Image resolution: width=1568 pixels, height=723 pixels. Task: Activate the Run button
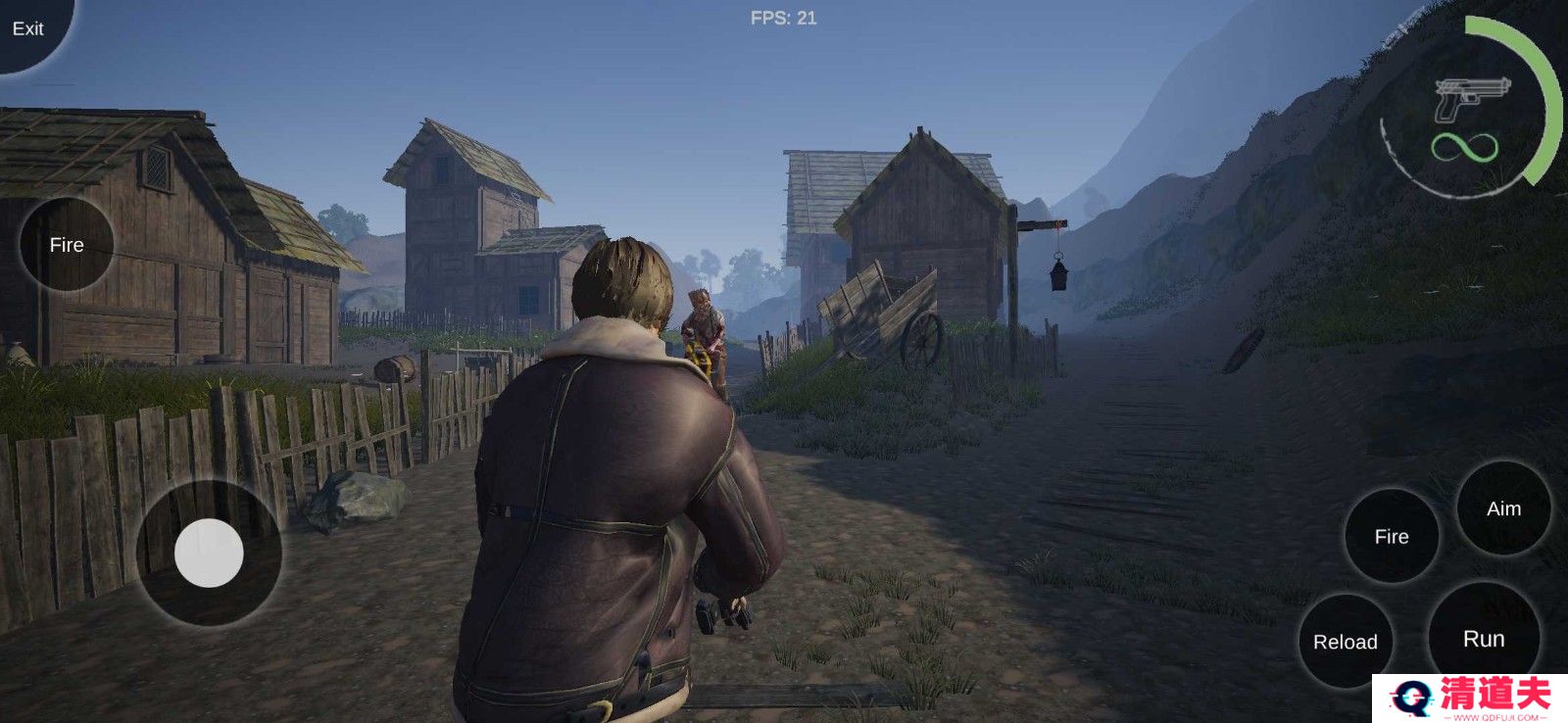click(1483, 639)
